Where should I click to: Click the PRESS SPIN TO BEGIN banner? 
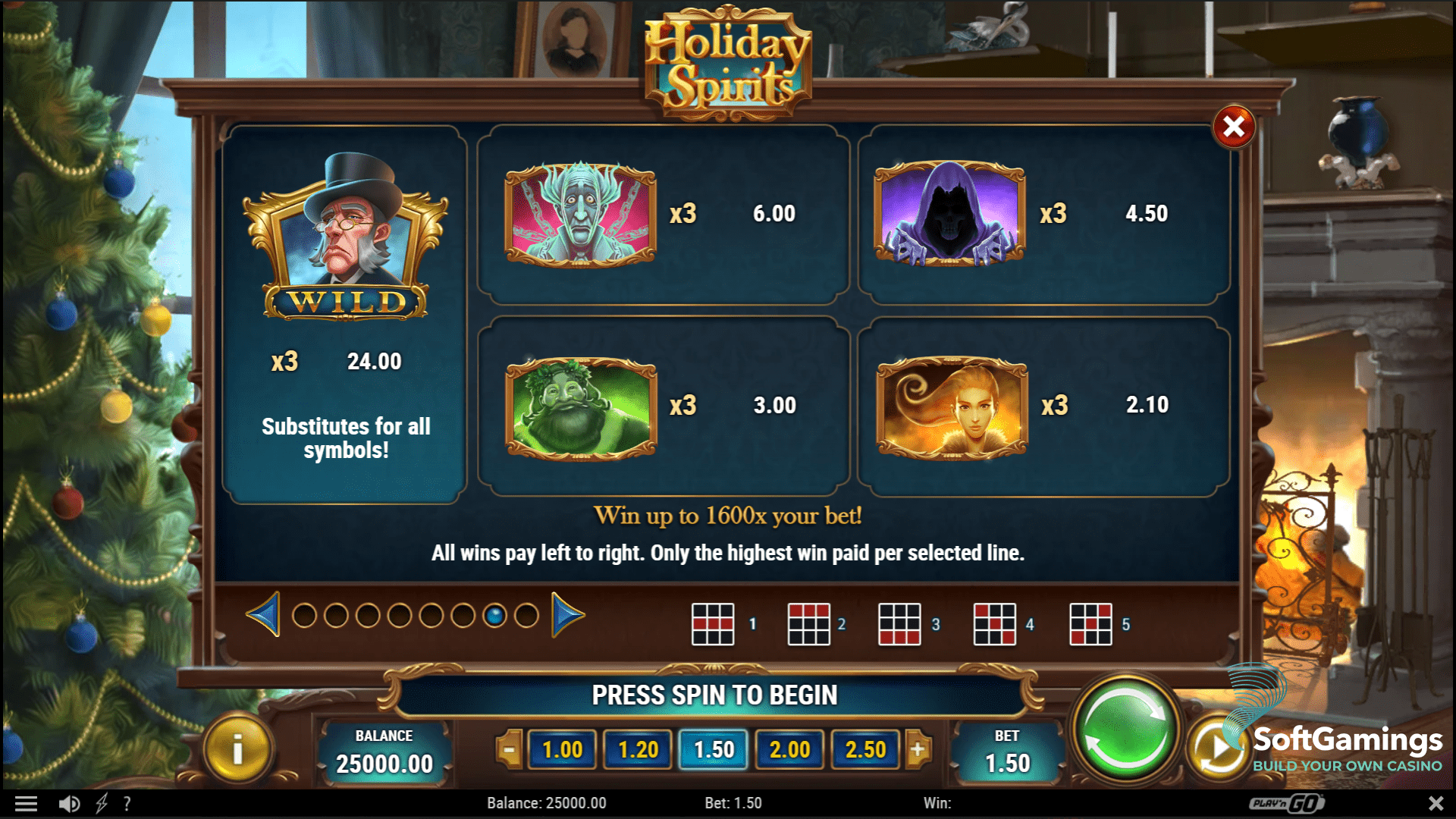tap(714, 693)
